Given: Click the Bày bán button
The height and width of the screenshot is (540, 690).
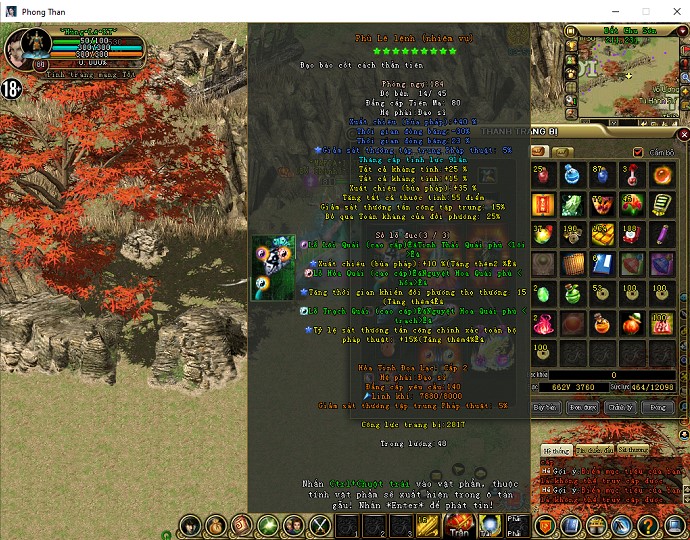Looking at the screenshot, I should point(545,408).
